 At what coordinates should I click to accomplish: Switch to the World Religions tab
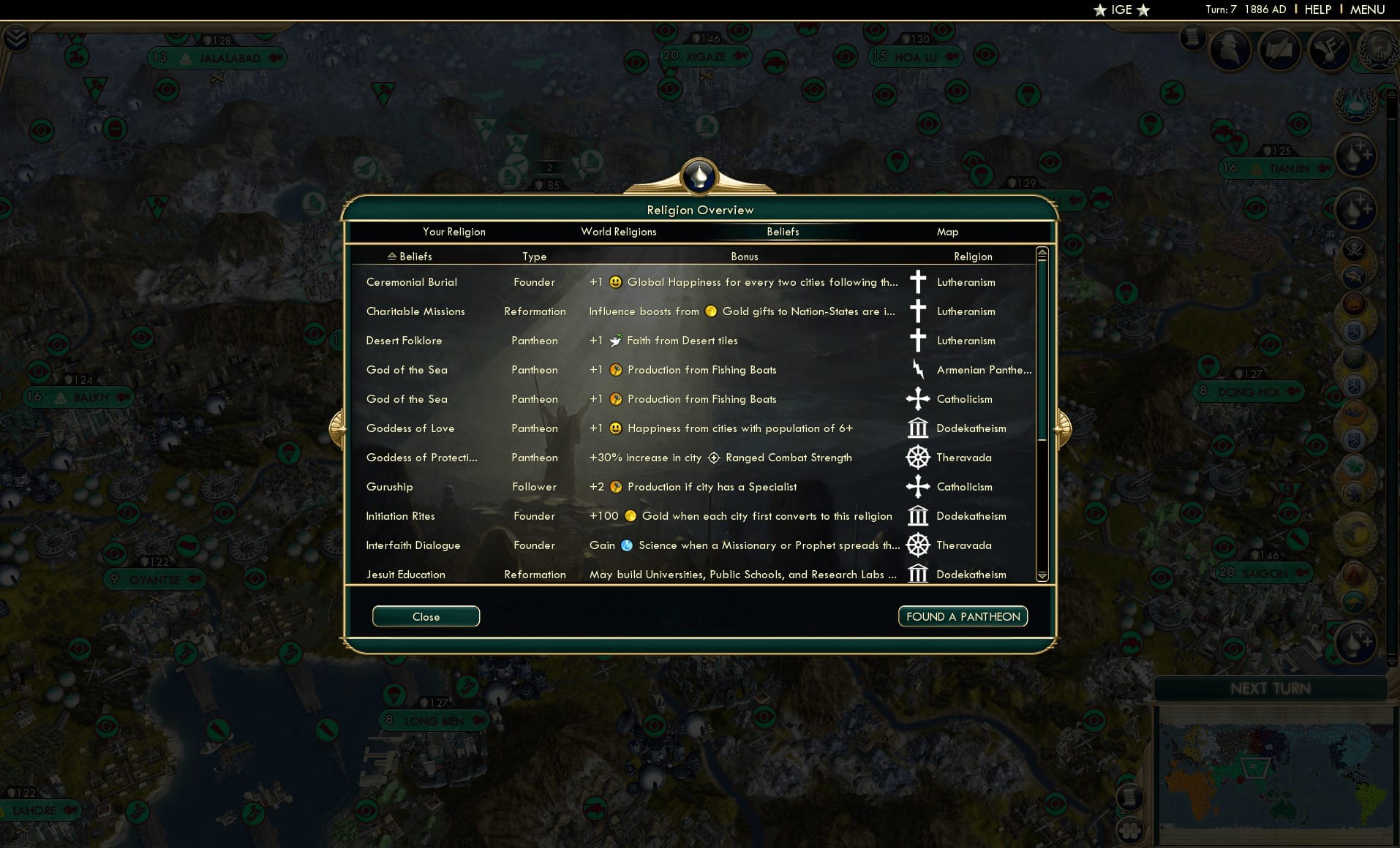[618, 232]
